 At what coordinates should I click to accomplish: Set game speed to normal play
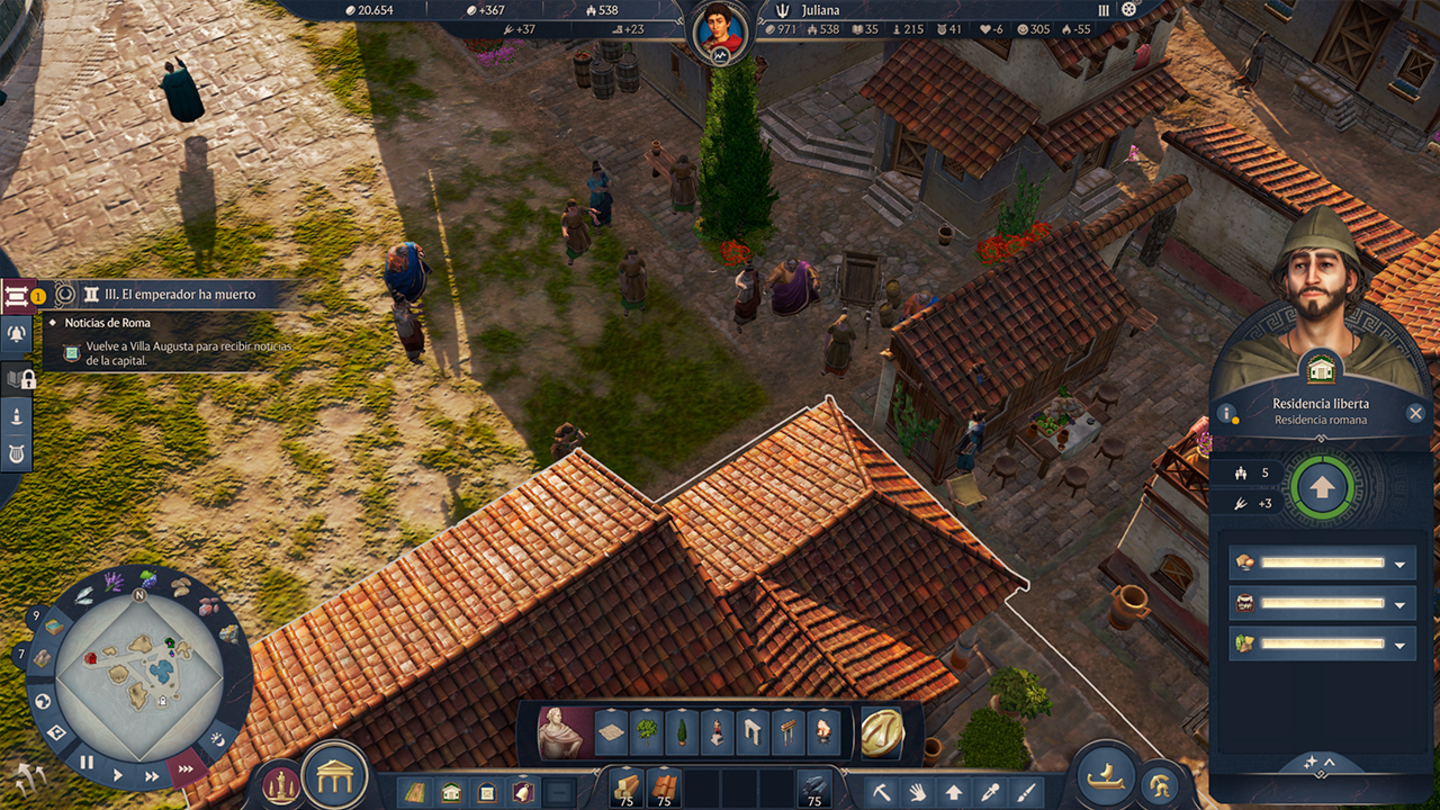click(x=118, y=775)
